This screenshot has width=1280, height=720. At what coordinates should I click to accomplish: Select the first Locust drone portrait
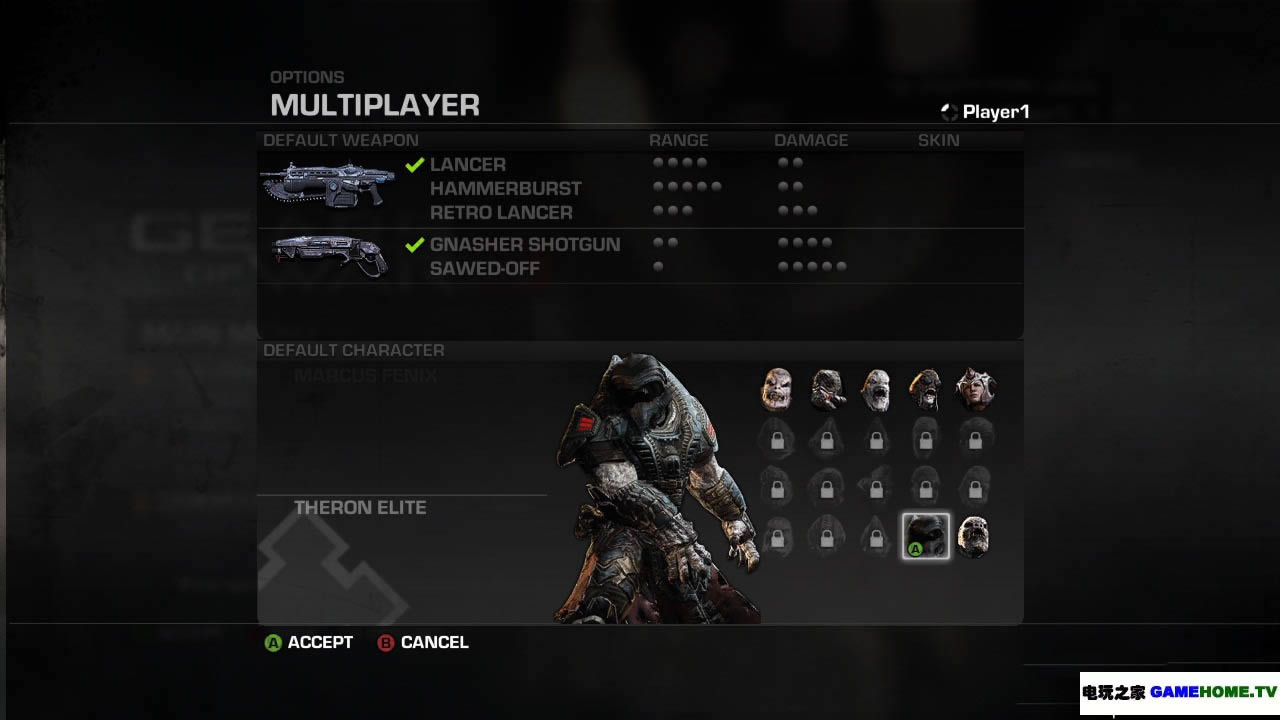pyautogui.click(x=777, y=387)
